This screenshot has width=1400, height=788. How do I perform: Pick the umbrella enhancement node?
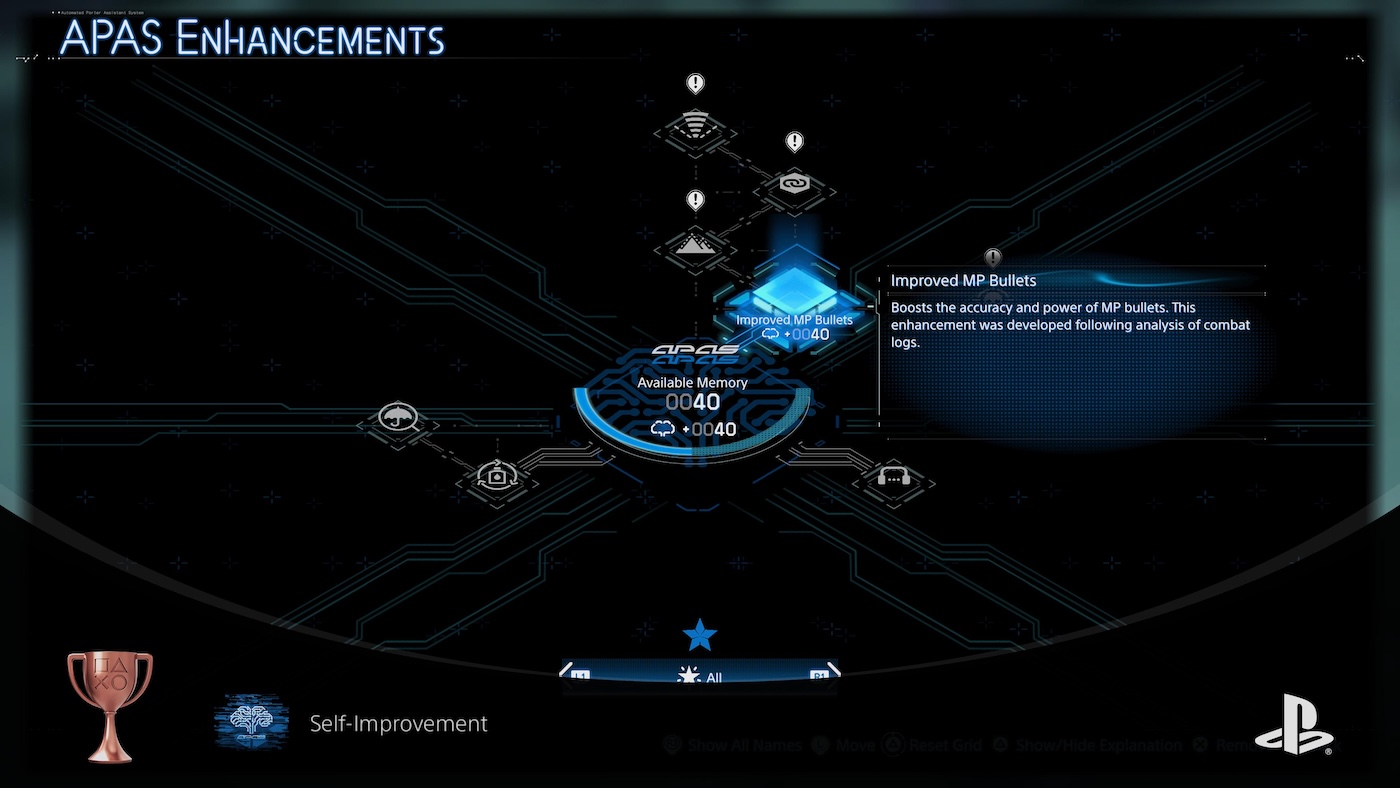(x=397, y=418)
